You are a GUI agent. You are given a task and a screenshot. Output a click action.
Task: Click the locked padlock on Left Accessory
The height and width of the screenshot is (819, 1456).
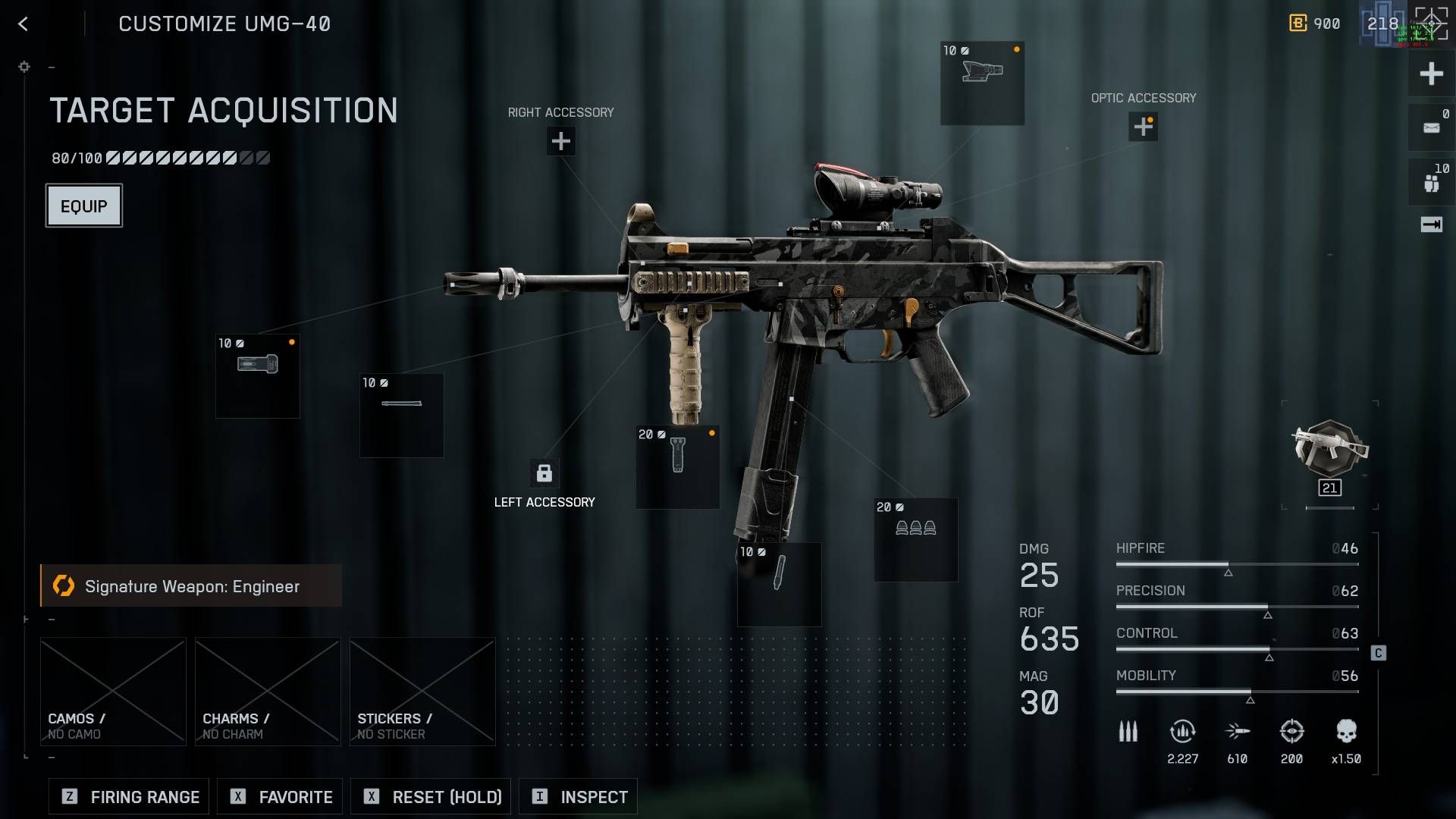click(x=543, y=473)
